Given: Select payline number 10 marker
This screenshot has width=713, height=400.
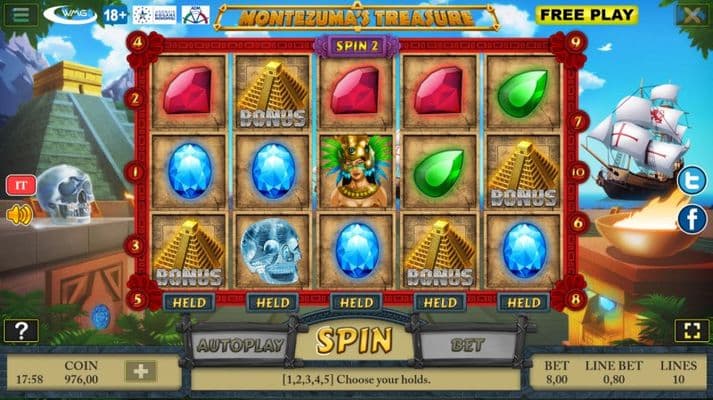Looking at the screenshot, I should pyautogui.click(x=577, y=171).
